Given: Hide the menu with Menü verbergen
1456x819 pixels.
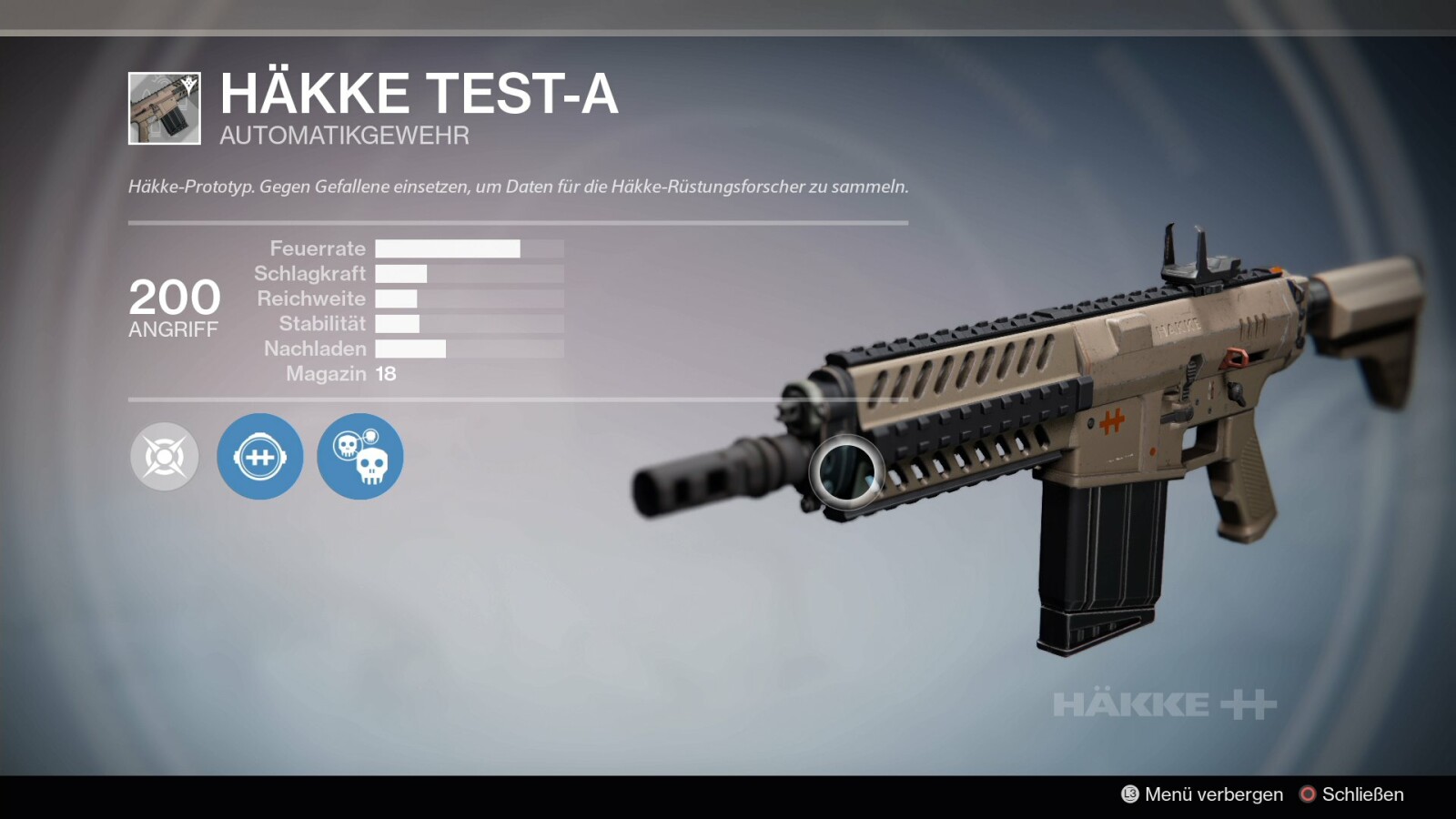Looking at the screenshot, I should tap(1202, 794).
